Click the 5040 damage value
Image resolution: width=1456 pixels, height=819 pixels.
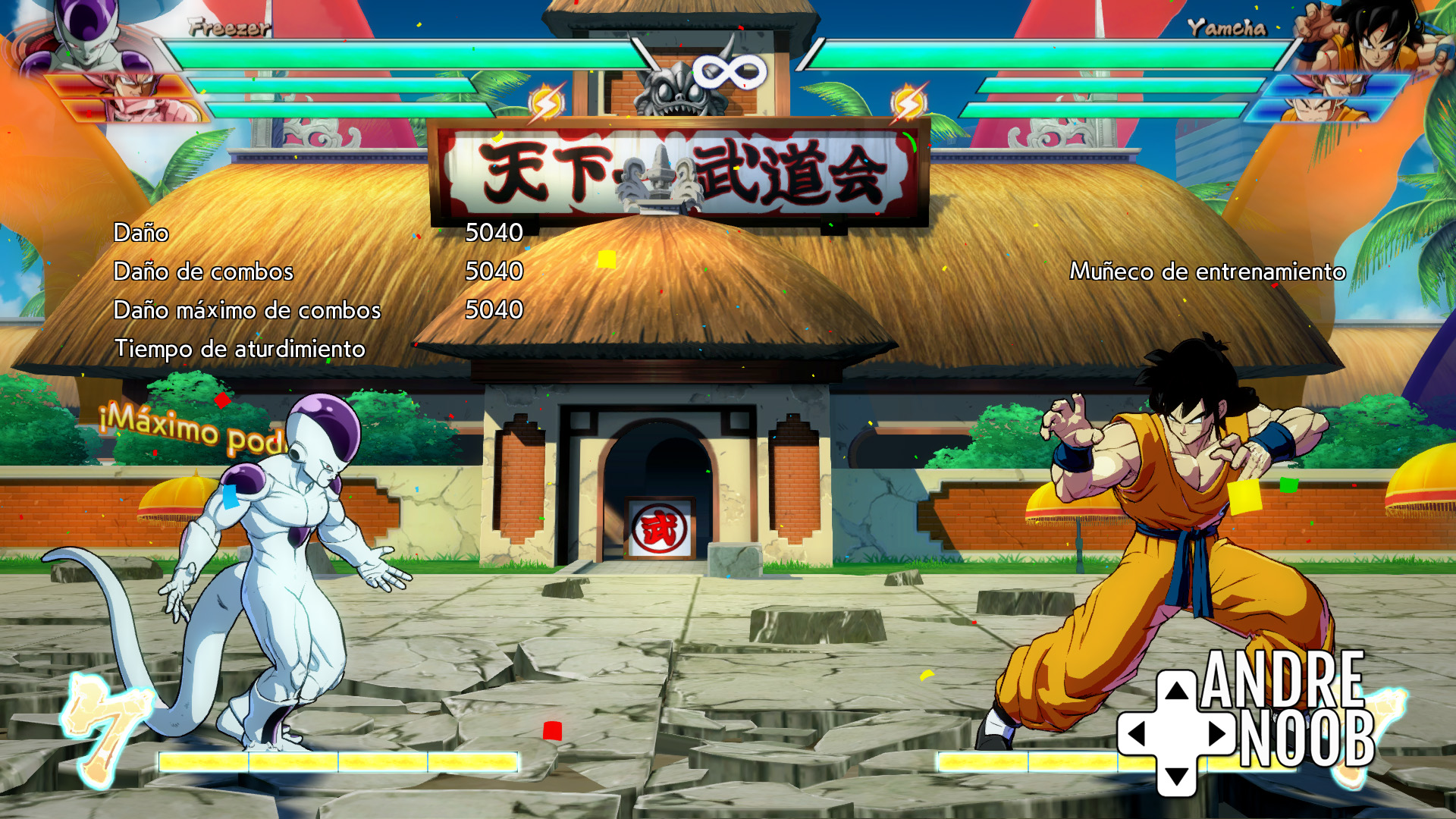495,233
